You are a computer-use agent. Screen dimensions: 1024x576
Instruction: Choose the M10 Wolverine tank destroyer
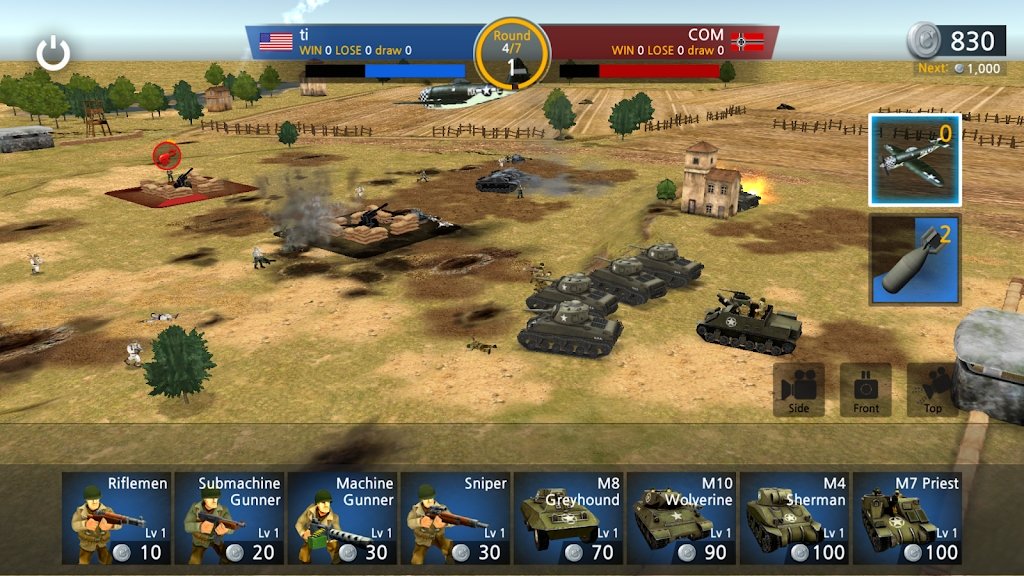[x=682, y=519]
